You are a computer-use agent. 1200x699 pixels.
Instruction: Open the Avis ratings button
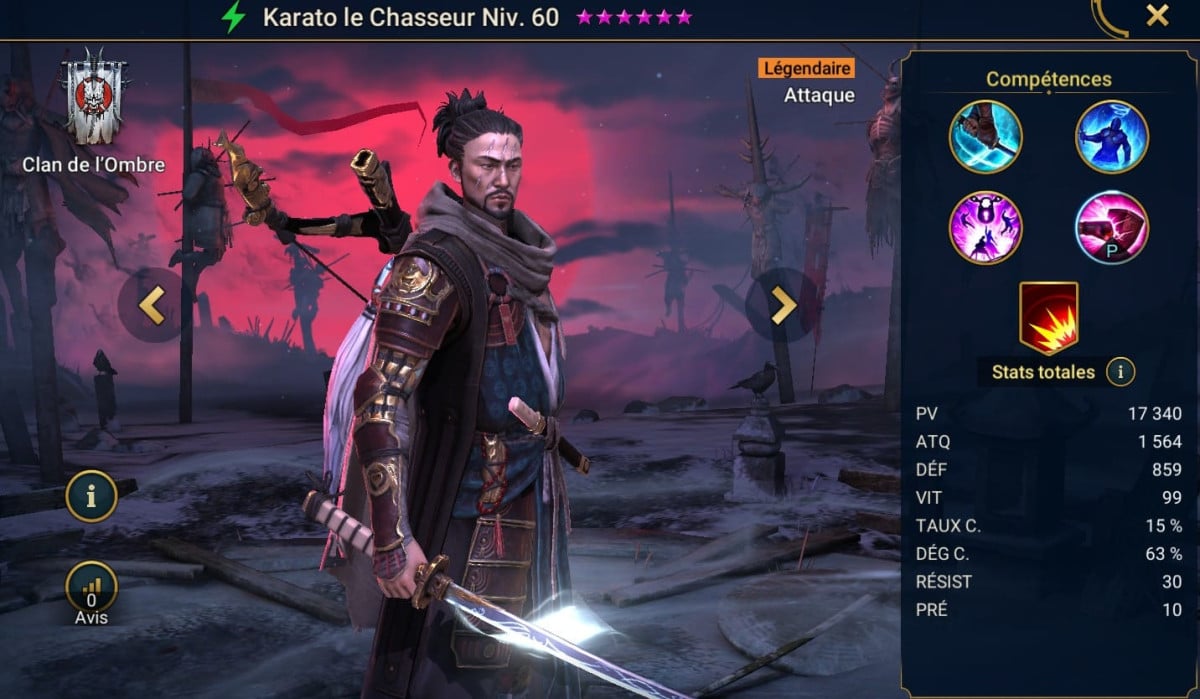(x=93, y=588)
